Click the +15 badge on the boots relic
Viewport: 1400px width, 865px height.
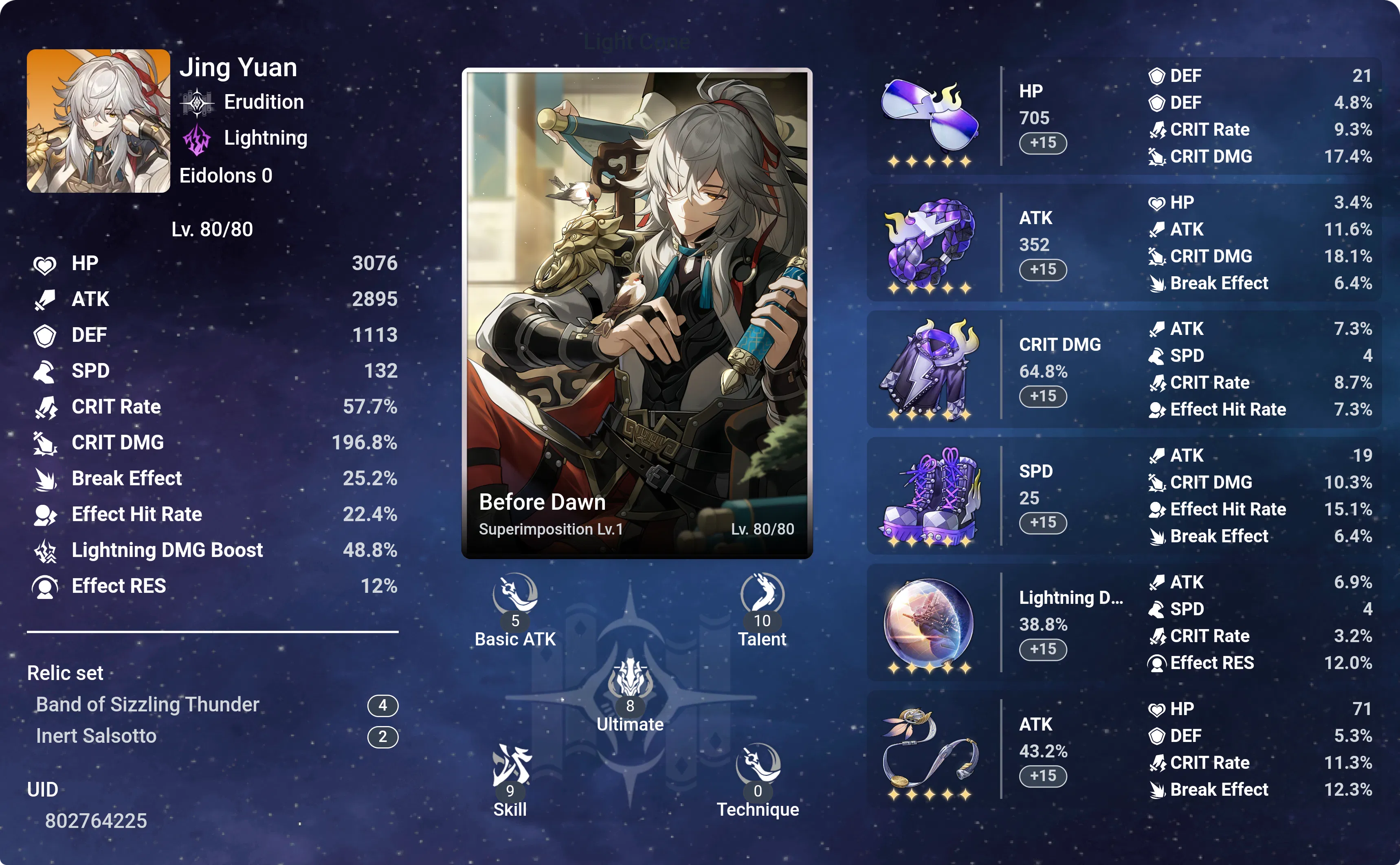1043,522
